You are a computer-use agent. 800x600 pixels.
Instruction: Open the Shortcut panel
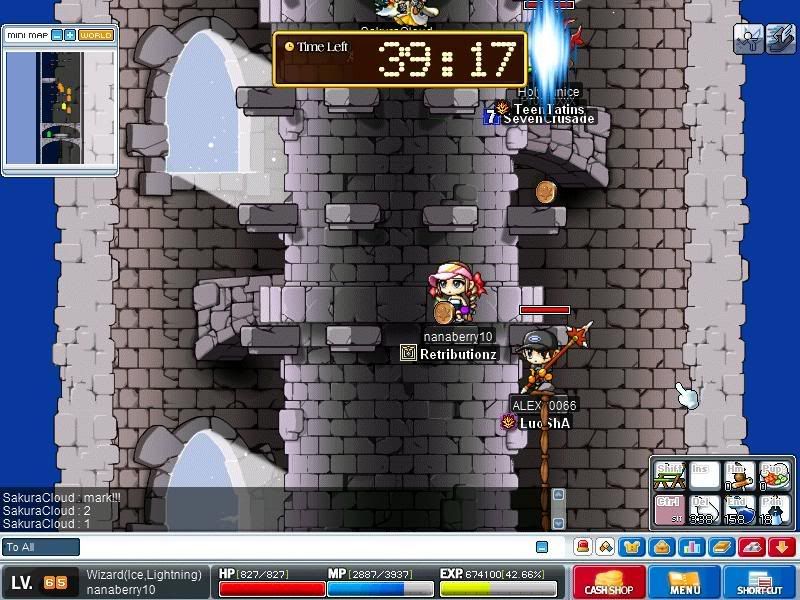[x=759, y=581]
